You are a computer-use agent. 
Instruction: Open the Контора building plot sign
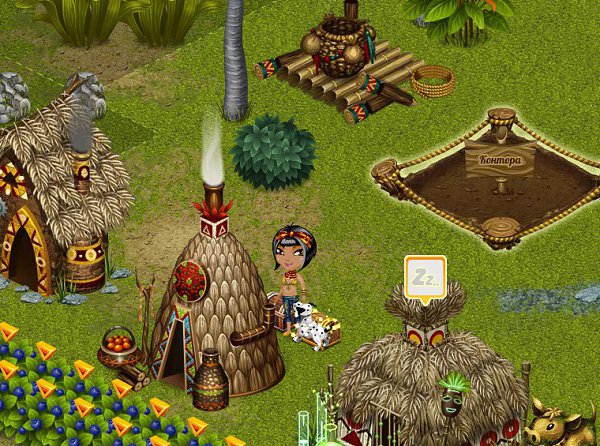click(x=500, y=160)
